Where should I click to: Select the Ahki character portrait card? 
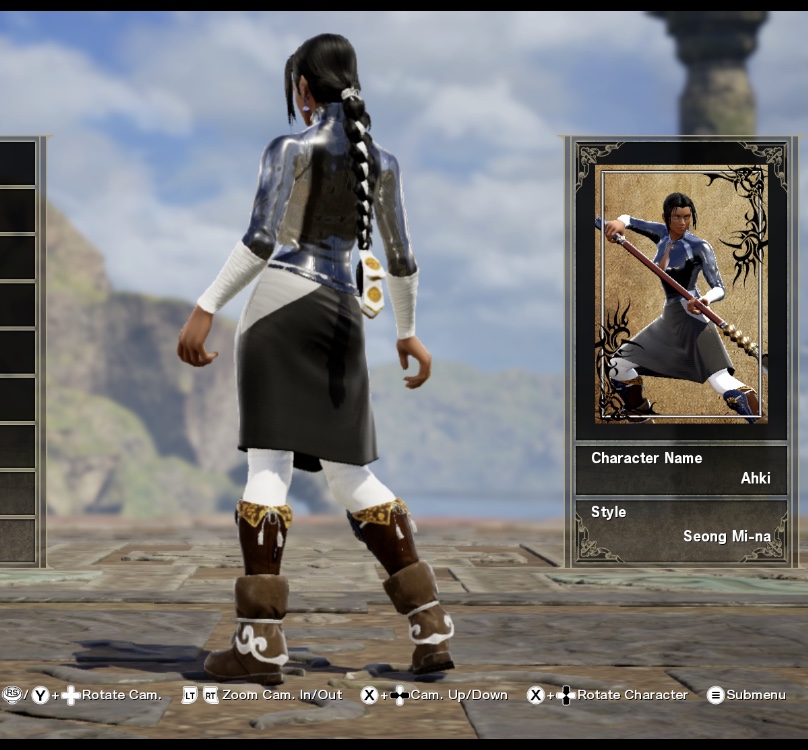click(x=680, y=294)
